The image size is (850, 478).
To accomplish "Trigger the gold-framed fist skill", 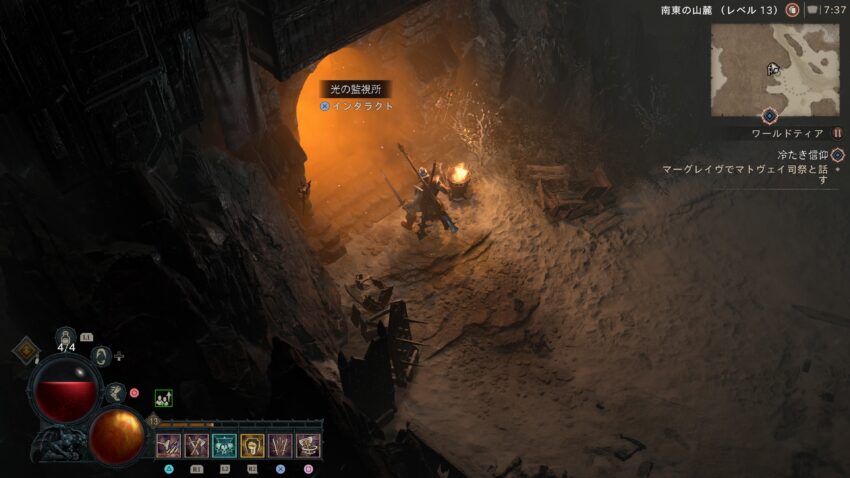I will pyautogui.click(x=252, y=446).
